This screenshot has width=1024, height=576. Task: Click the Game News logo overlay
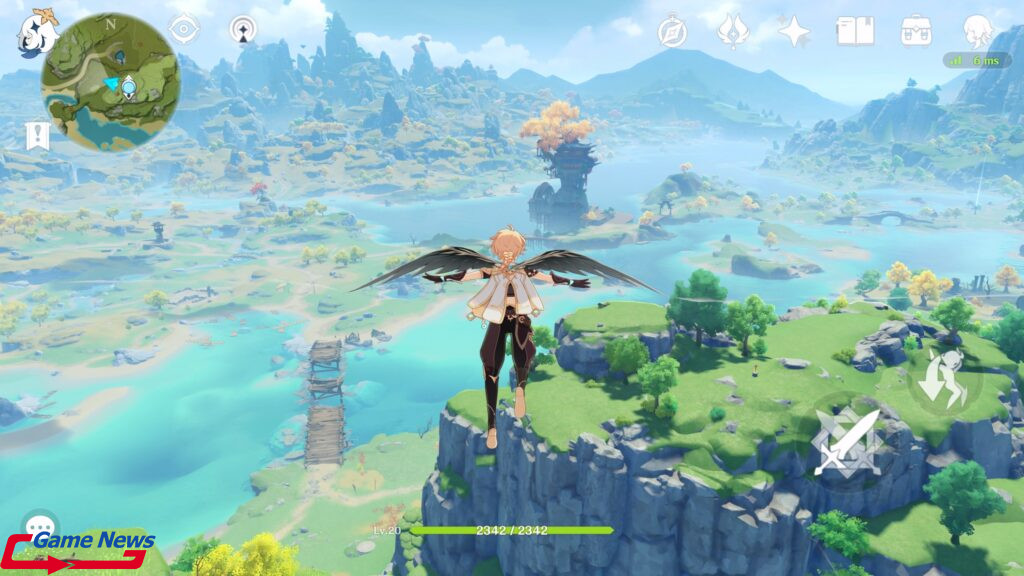point(80,550)
